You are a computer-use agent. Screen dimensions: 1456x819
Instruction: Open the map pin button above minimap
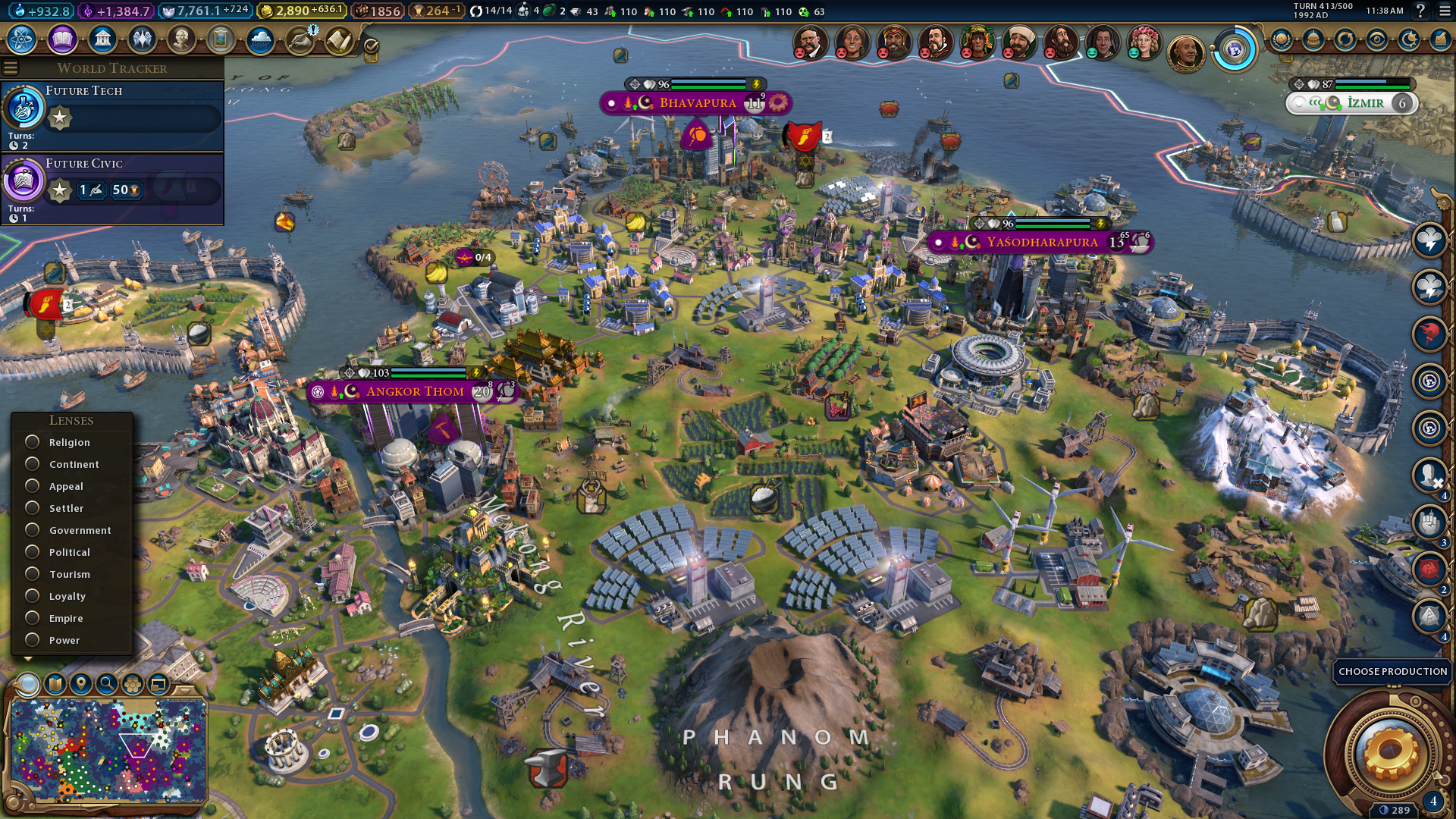click(80, 684)
